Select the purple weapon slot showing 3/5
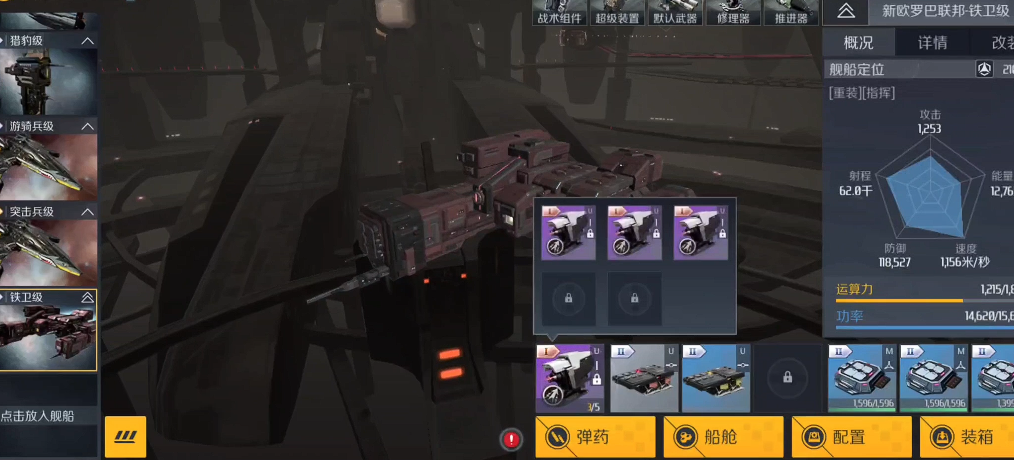 tap(569, 379)
